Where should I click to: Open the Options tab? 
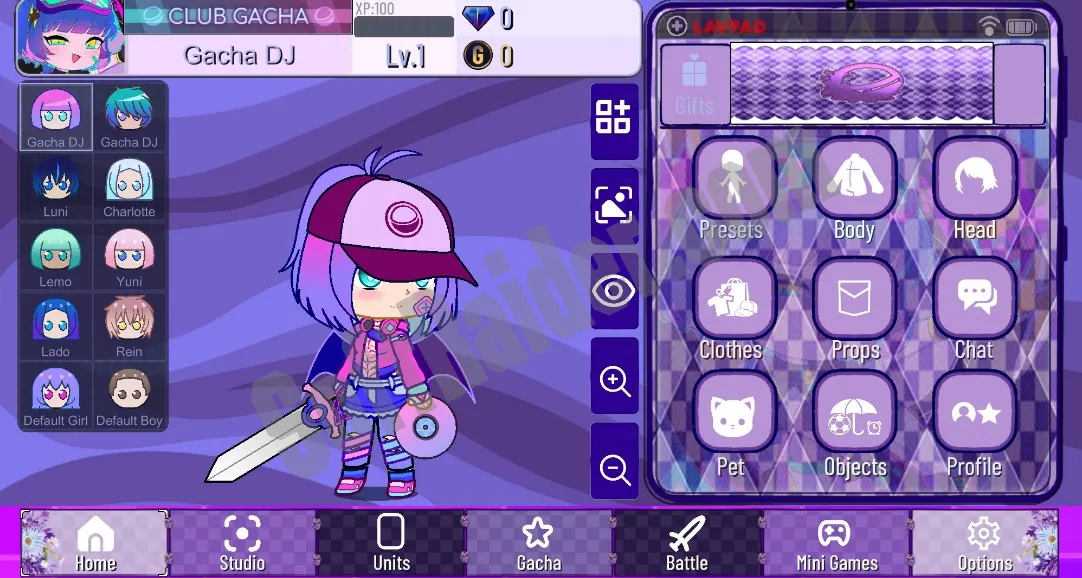point(985,543)
